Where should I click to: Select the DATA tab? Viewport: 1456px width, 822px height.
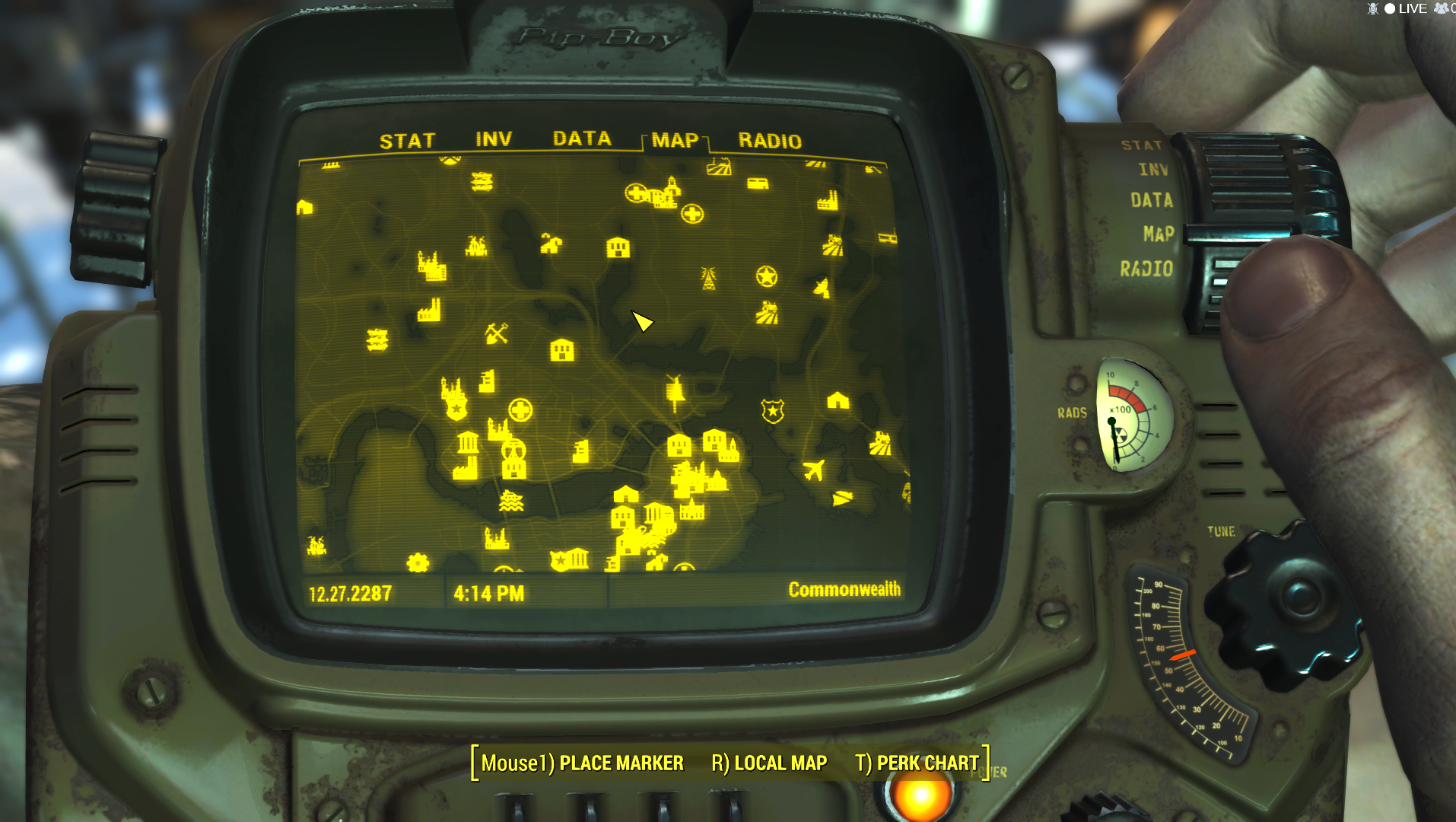click(582, 139)
